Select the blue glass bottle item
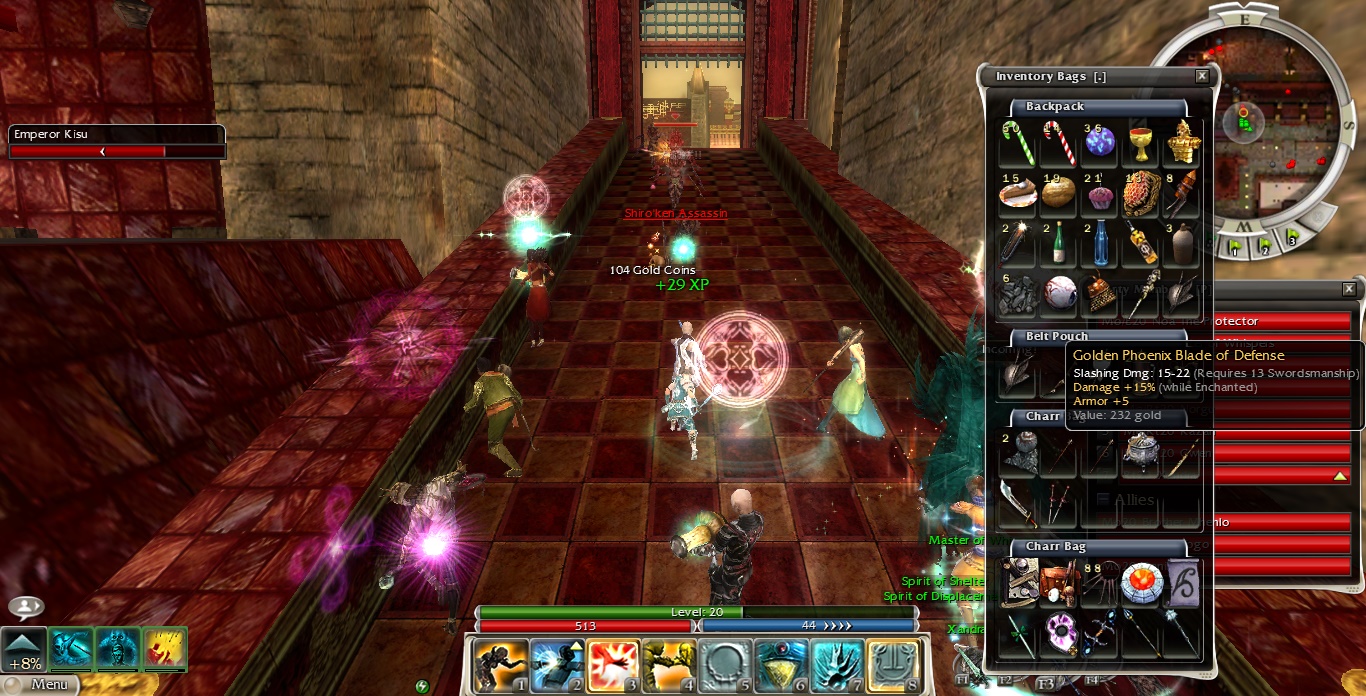The width and height of the screenshot is (1366, 696). click(x=1100, y=243)
